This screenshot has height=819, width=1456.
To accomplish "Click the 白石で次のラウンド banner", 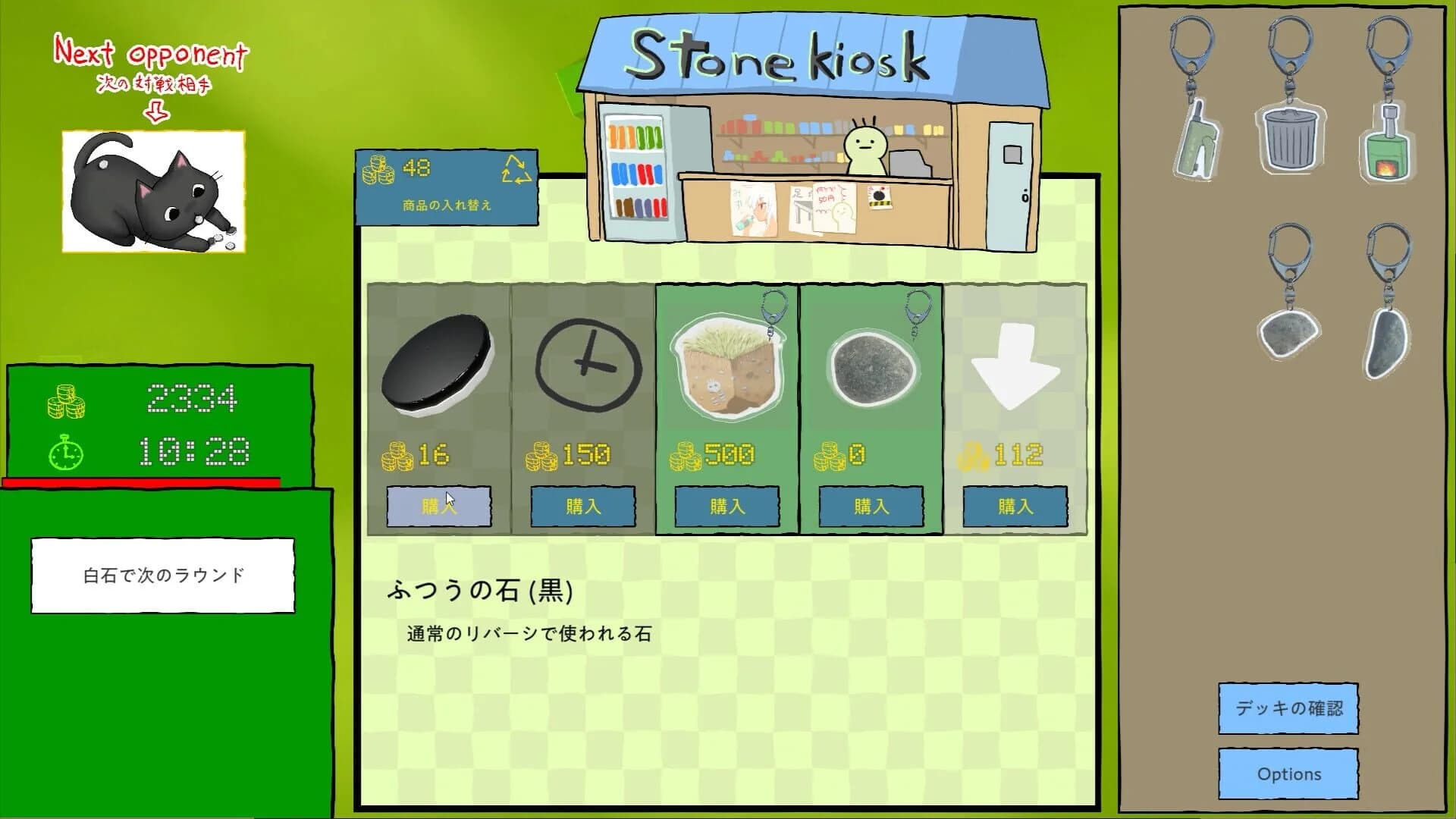I will 162,575.
